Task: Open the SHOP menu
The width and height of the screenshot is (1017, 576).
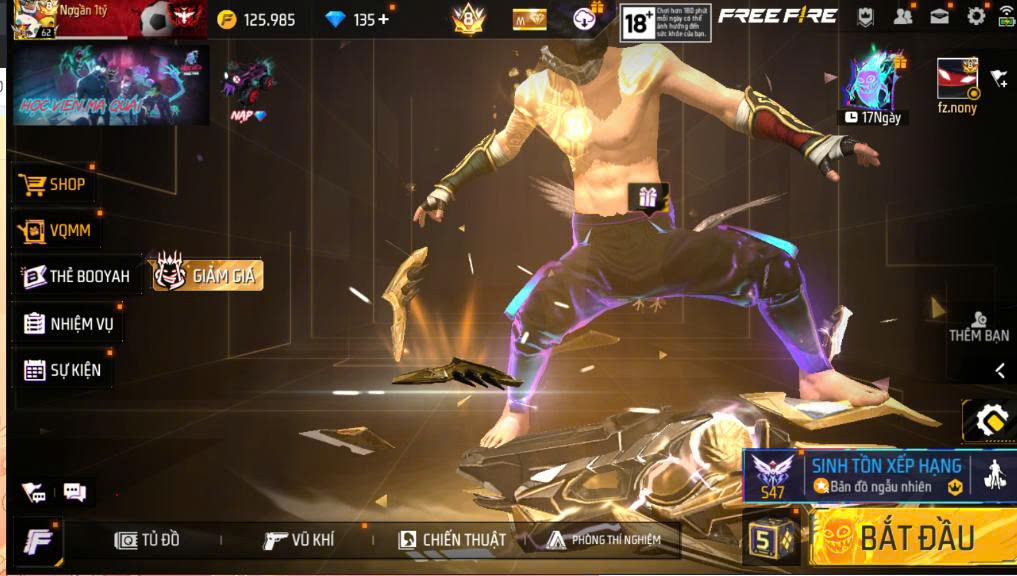Action: point(56,185)
